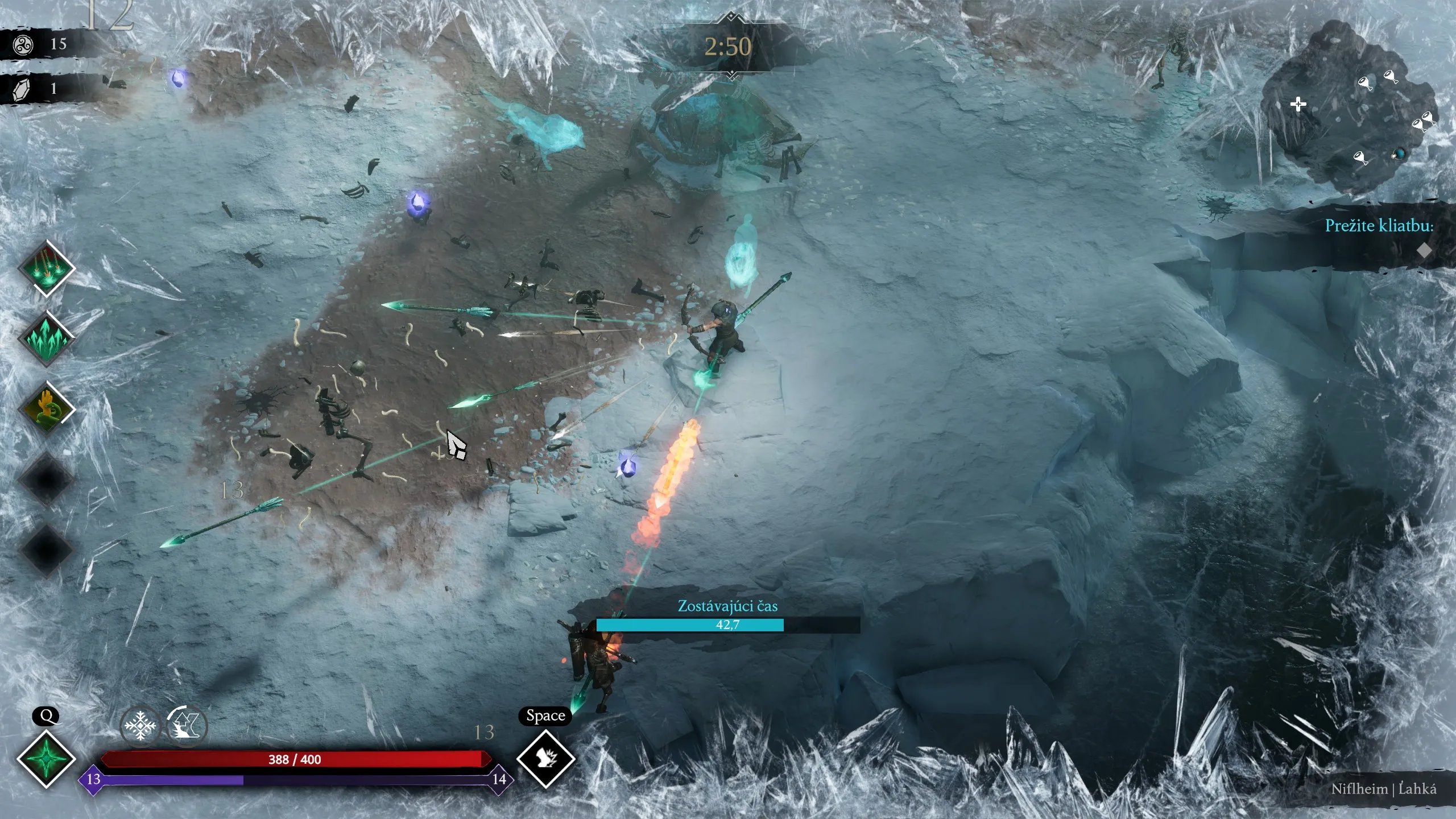Click the cross marker on the minimap
Image resolution: width=1456 pixels, height=819 pixels.
[1298, 104]
